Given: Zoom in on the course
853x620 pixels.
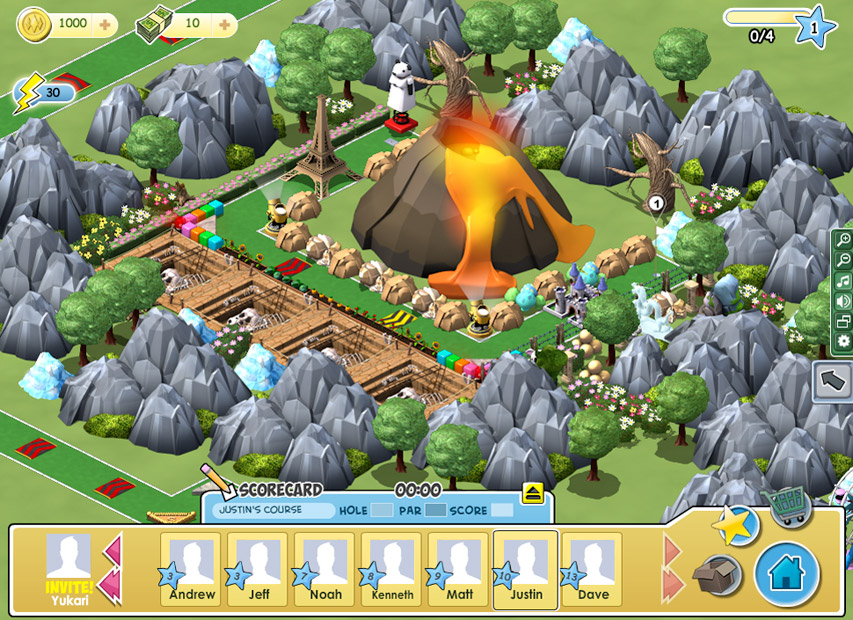Looking at the screenshot, I should coord(843,239).
